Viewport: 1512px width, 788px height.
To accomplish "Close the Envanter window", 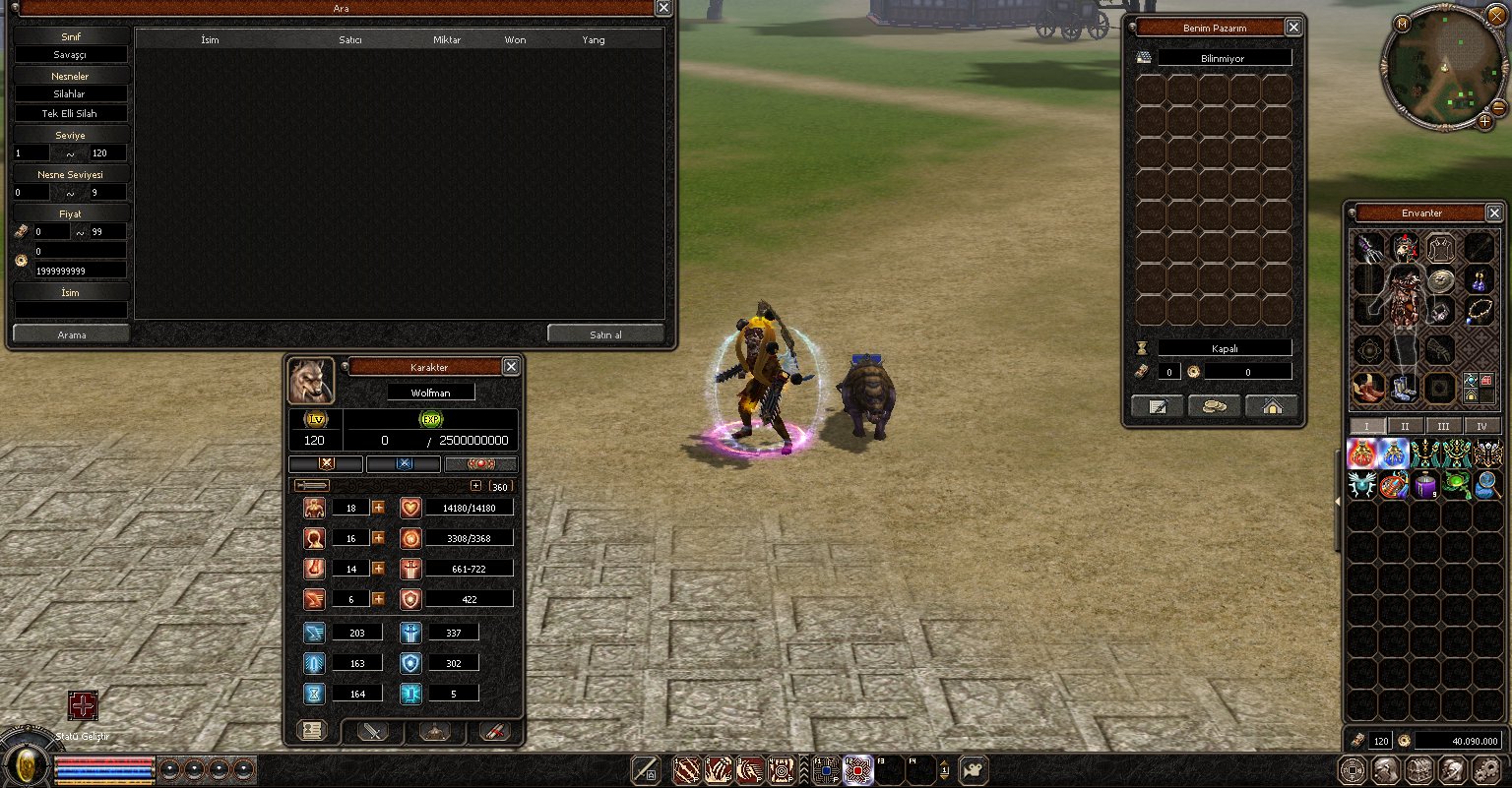I will point(1494,212).
